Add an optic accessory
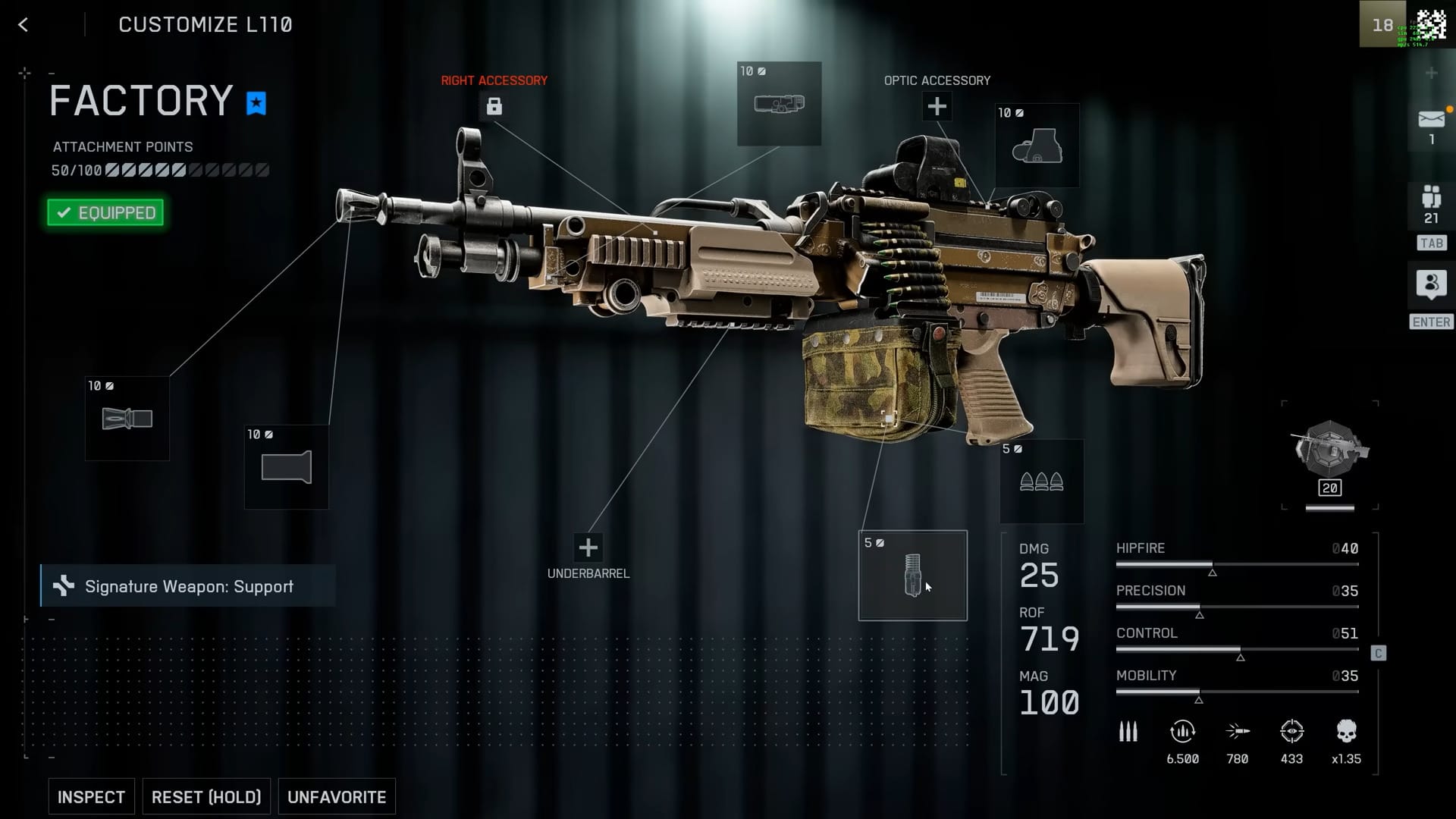Image resolution: width=1456 pixels, height=819 pixels. [x=937, y=106]
